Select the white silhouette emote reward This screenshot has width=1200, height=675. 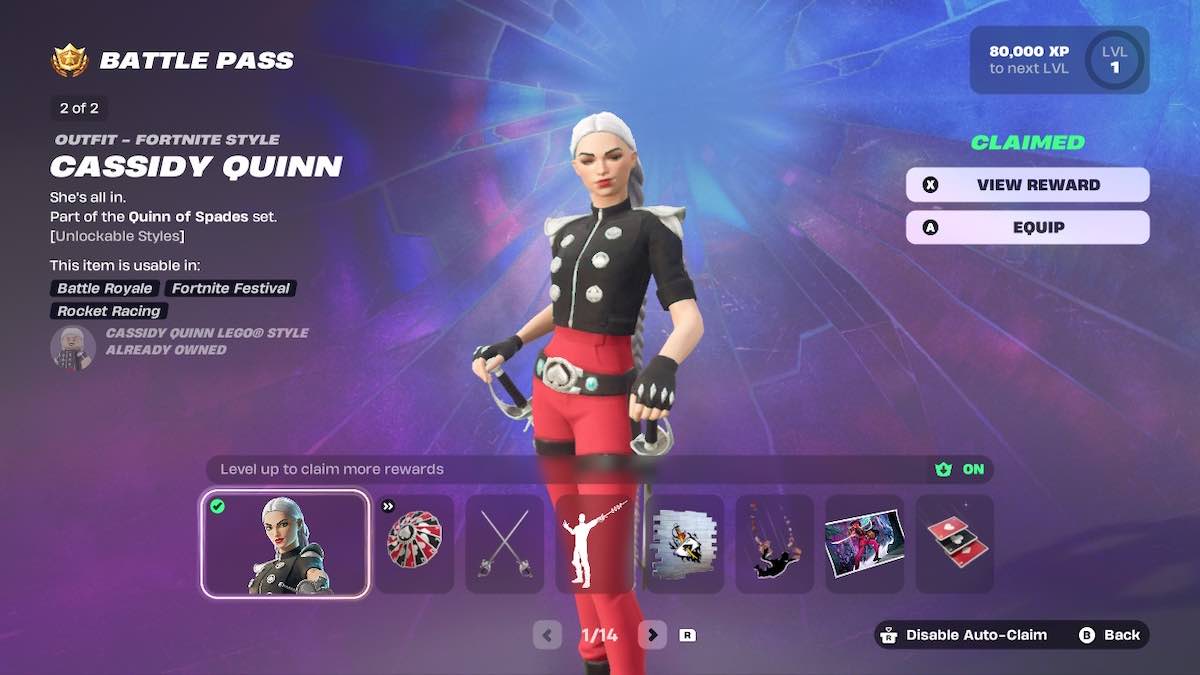pos(595,544)
